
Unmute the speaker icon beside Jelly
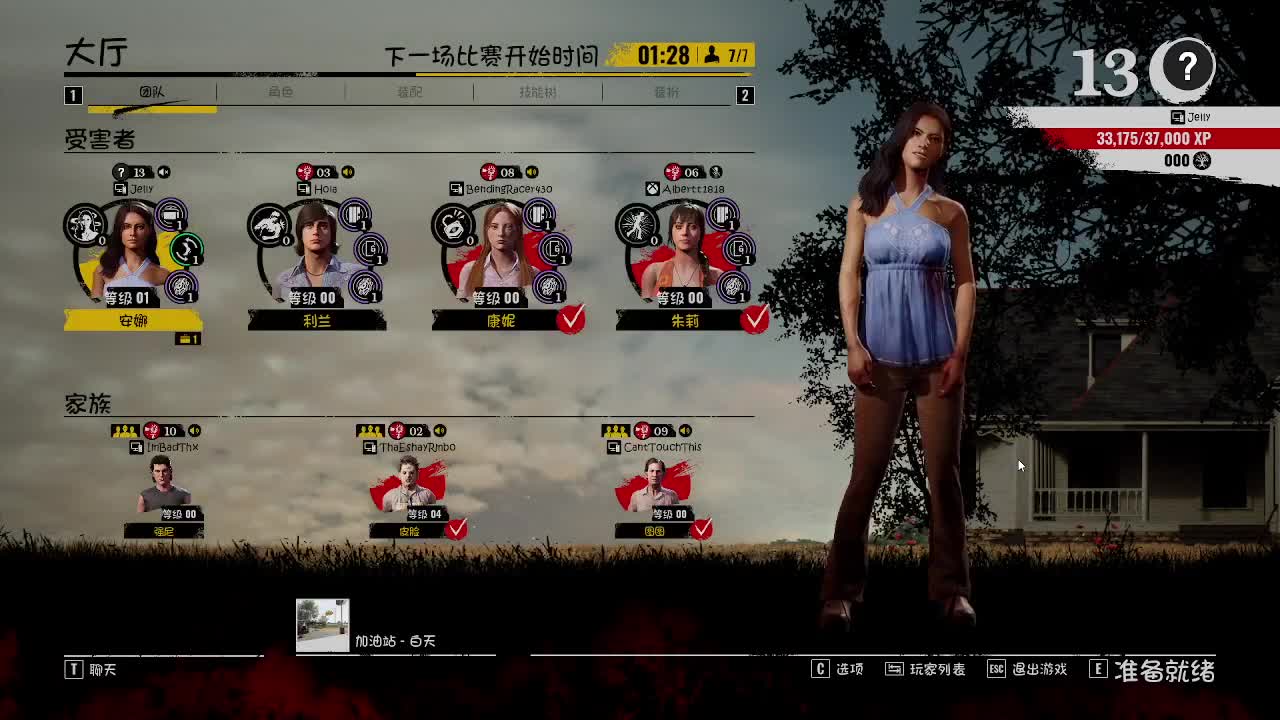[164, 172]
